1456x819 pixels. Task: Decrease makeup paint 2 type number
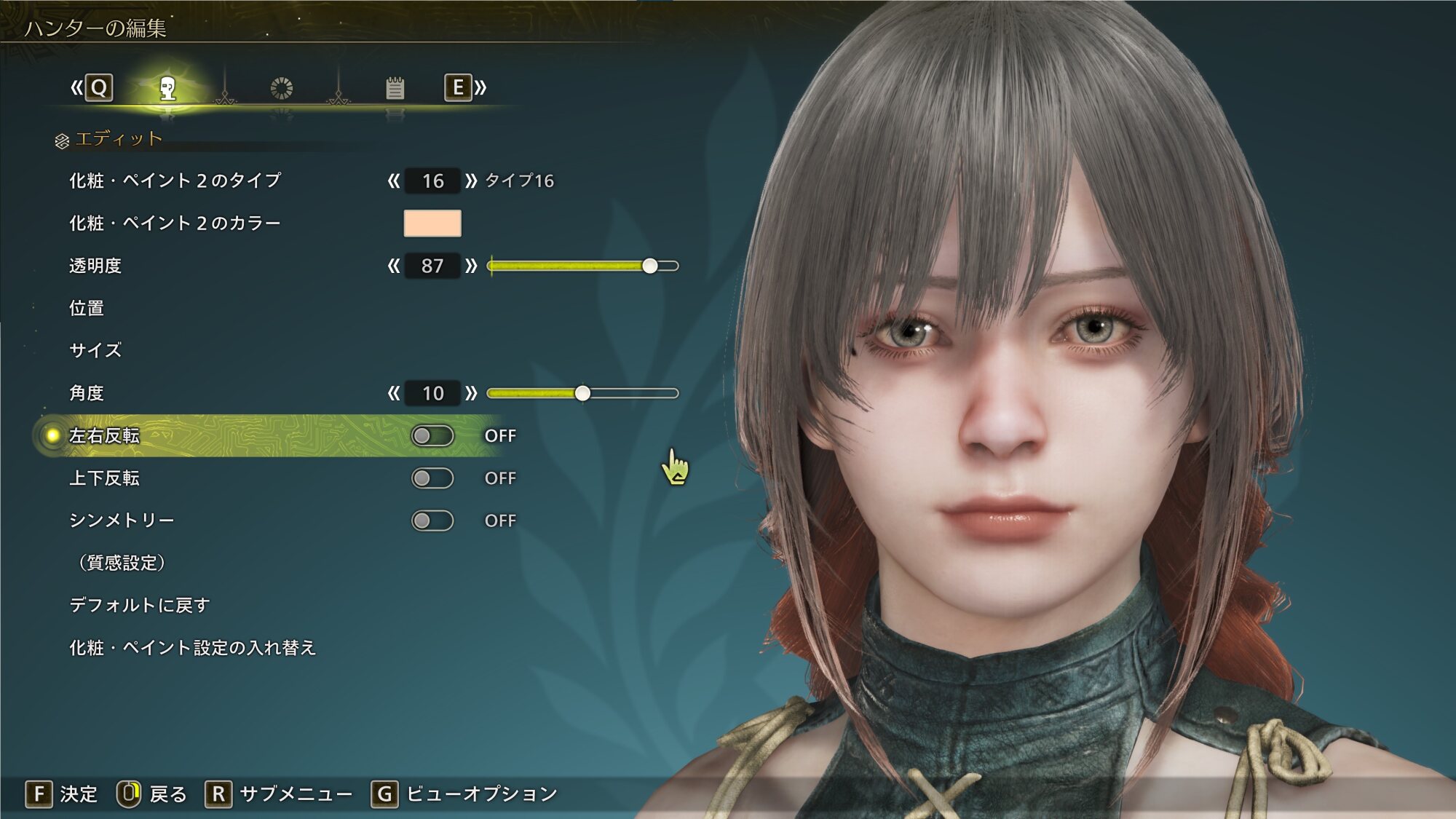(x=394, y=181)
